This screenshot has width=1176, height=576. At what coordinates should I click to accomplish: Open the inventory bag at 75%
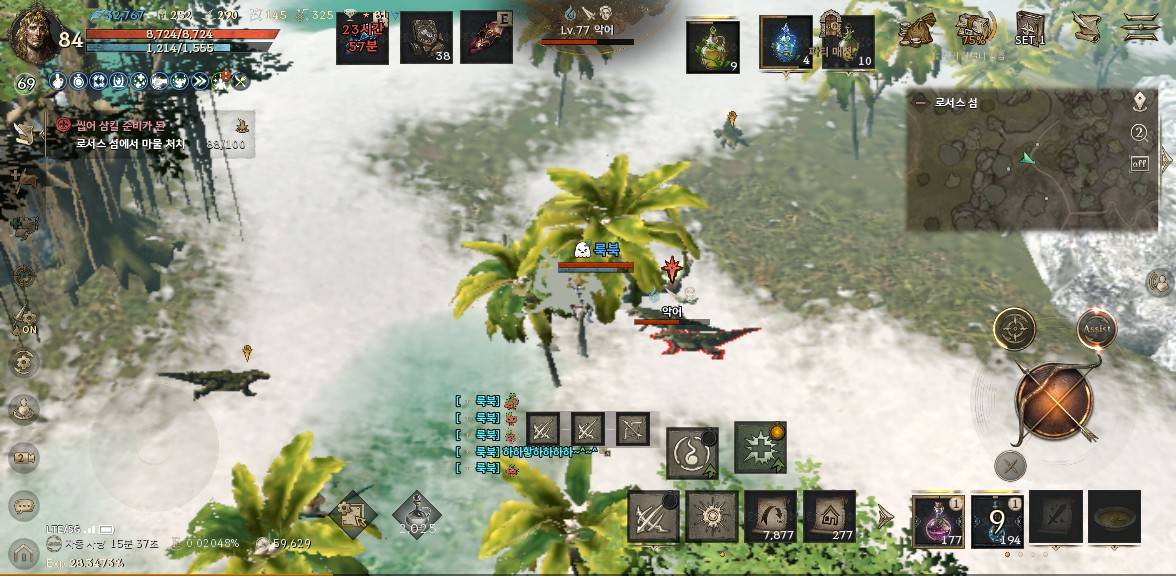coord(973,28)
